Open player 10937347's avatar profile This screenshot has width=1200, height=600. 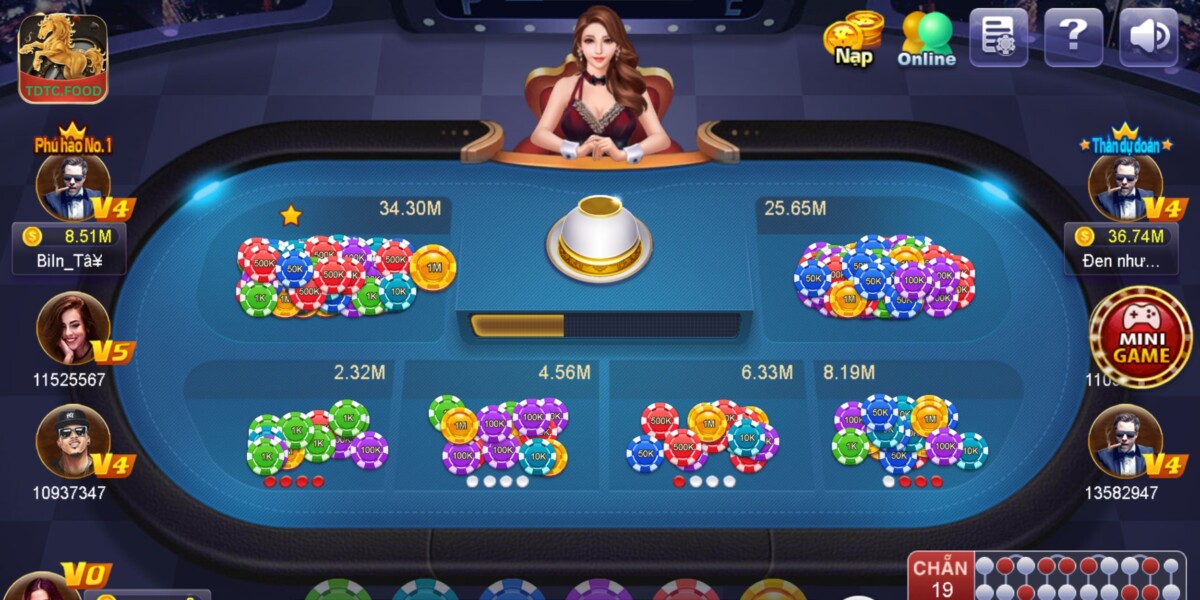(72, 441)
